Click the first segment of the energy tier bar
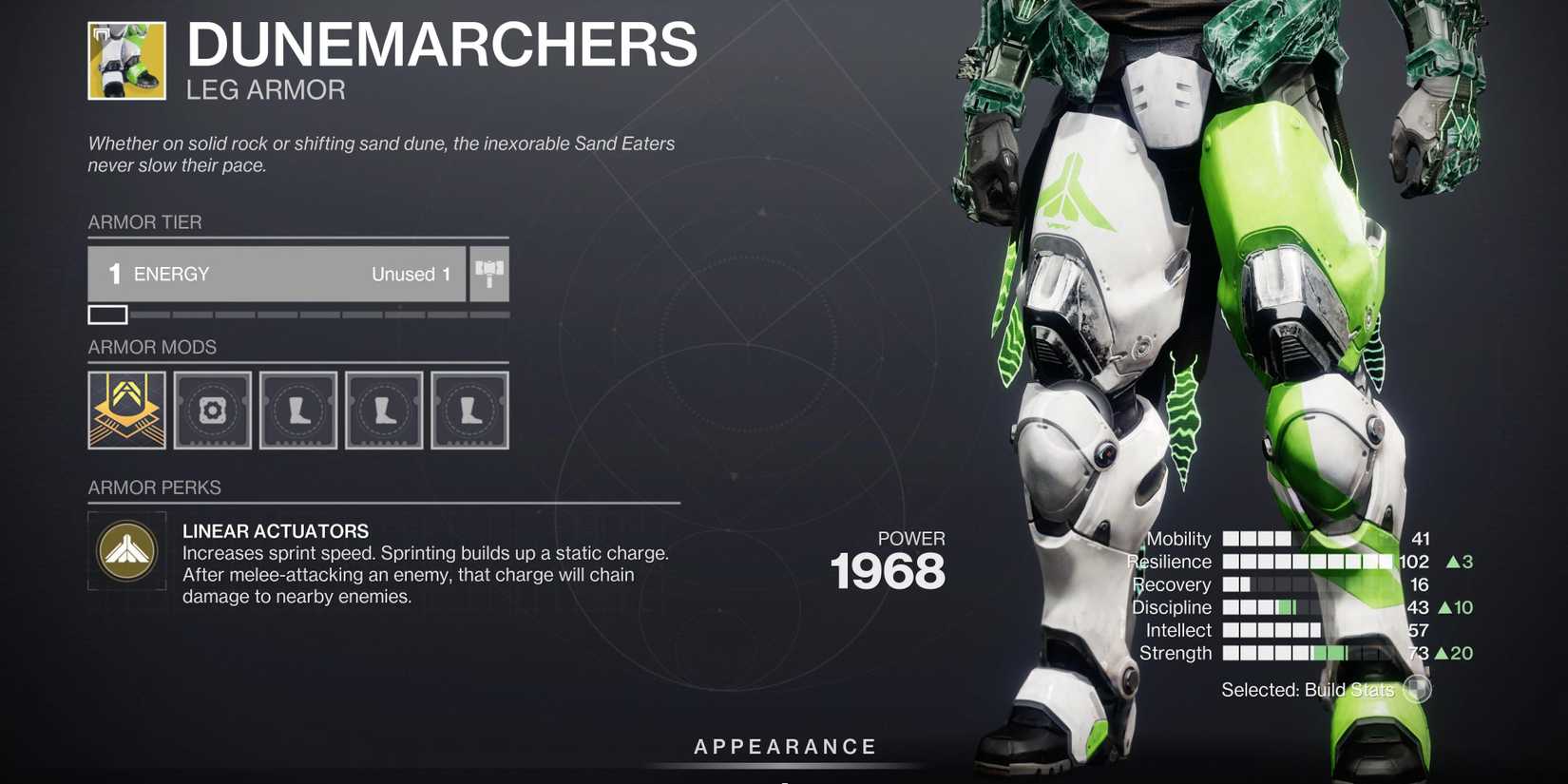1568x784 pixels. pyautogui.click(x=107, y=314)
